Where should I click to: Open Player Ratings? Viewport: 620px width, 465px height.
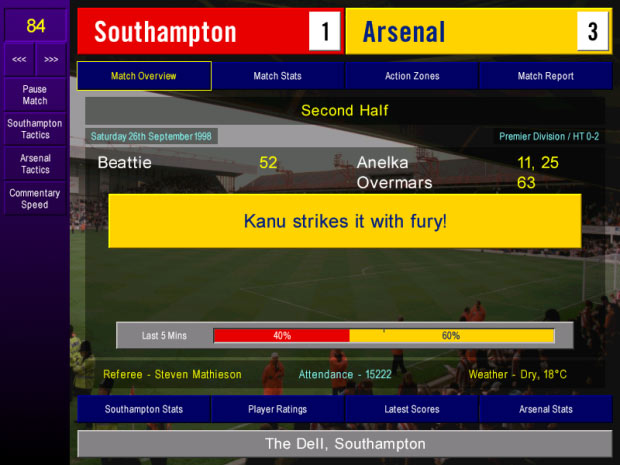[278, 409]
